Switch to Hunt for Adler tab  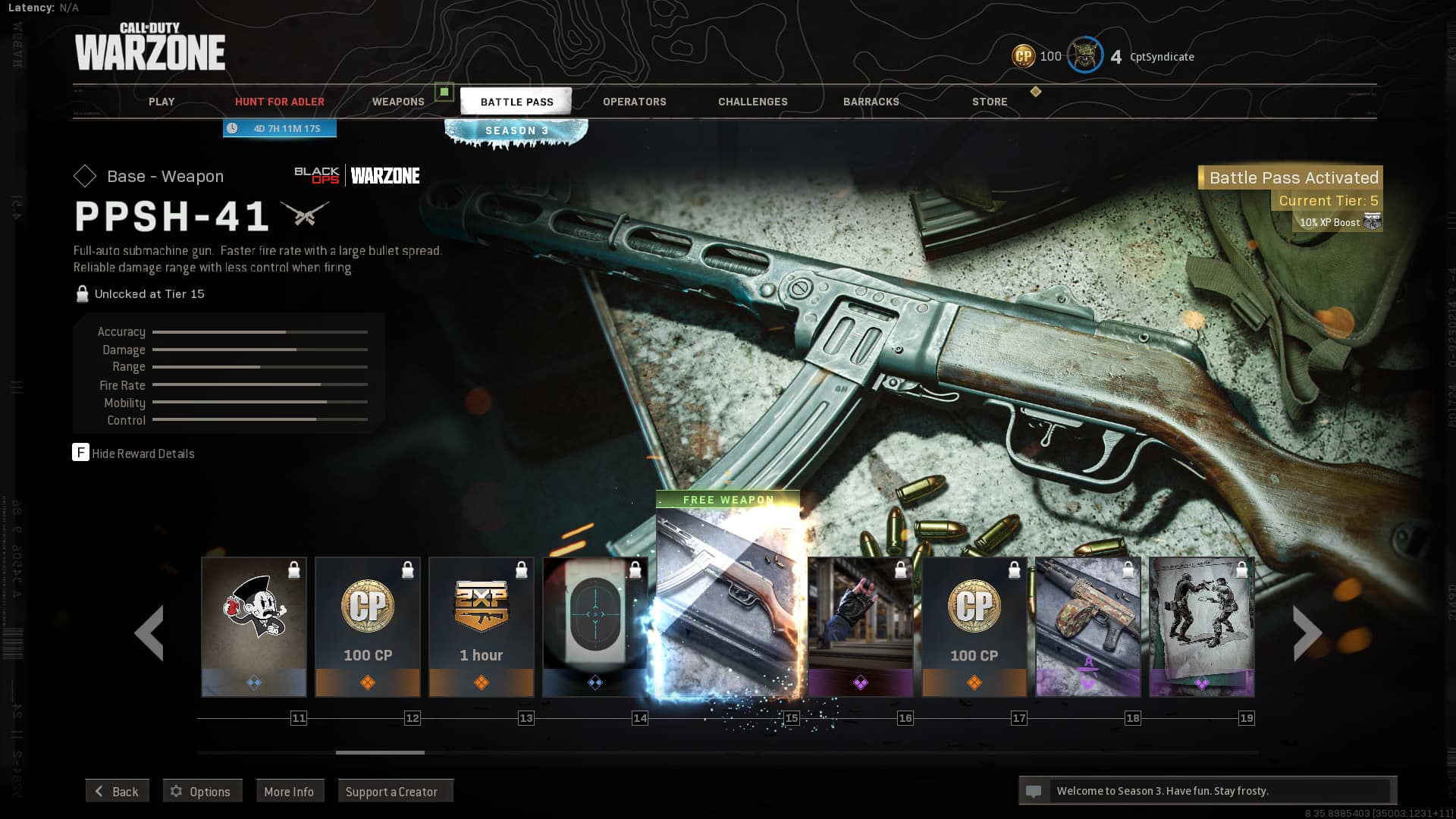tap(279, 102)
